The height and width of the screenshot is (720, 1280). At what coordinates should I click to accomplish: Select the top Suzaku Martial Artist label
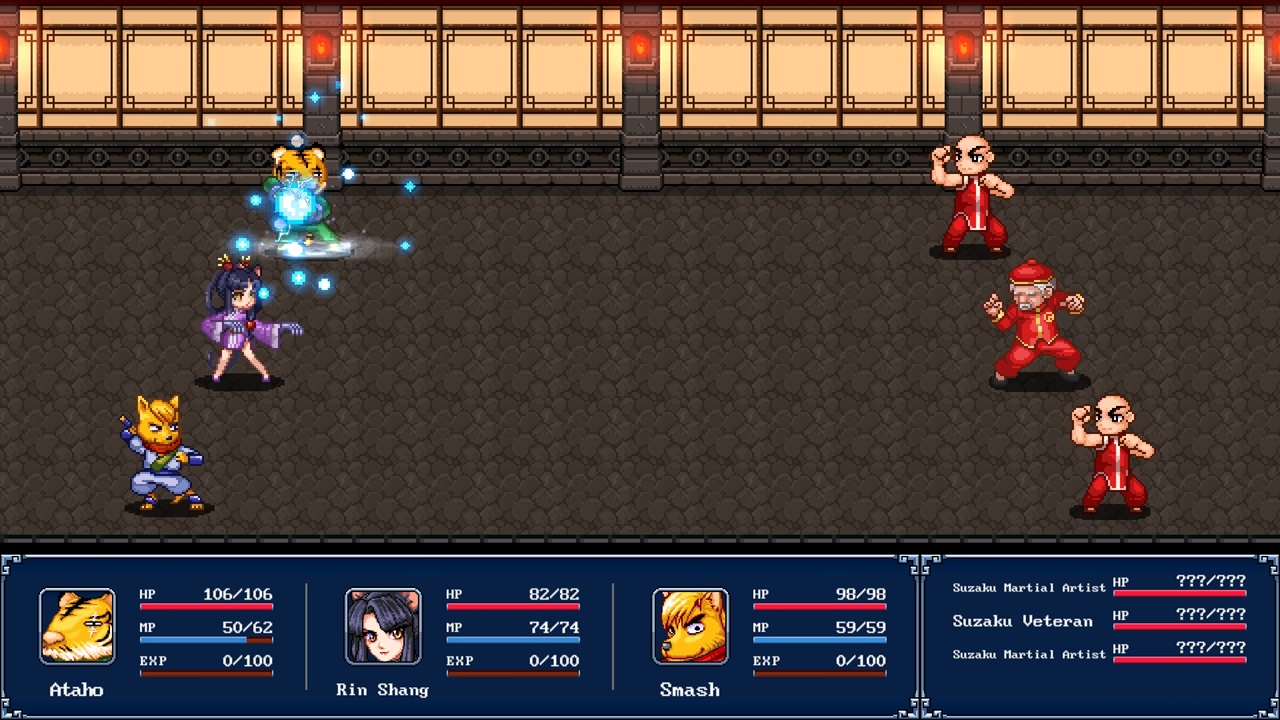point(1029,588)
